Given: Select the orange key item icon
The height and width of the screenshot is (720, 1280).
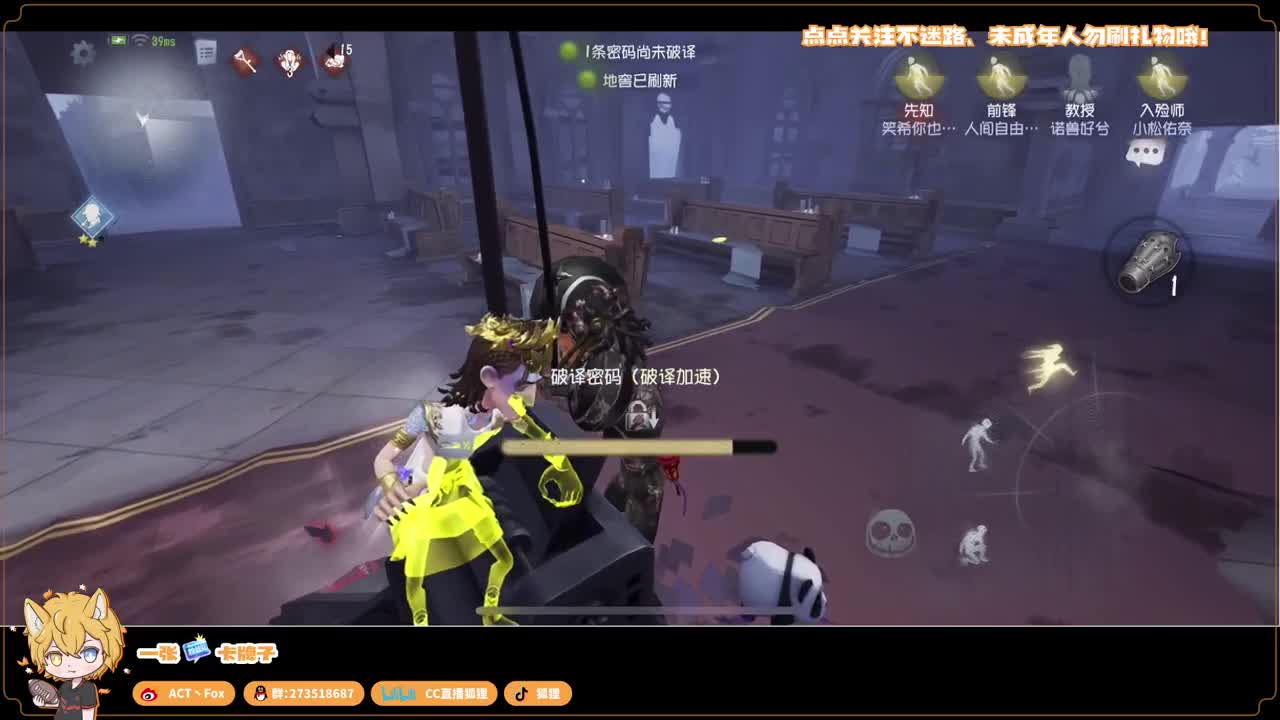Looking at the screenshot, I should pos(246,60).
